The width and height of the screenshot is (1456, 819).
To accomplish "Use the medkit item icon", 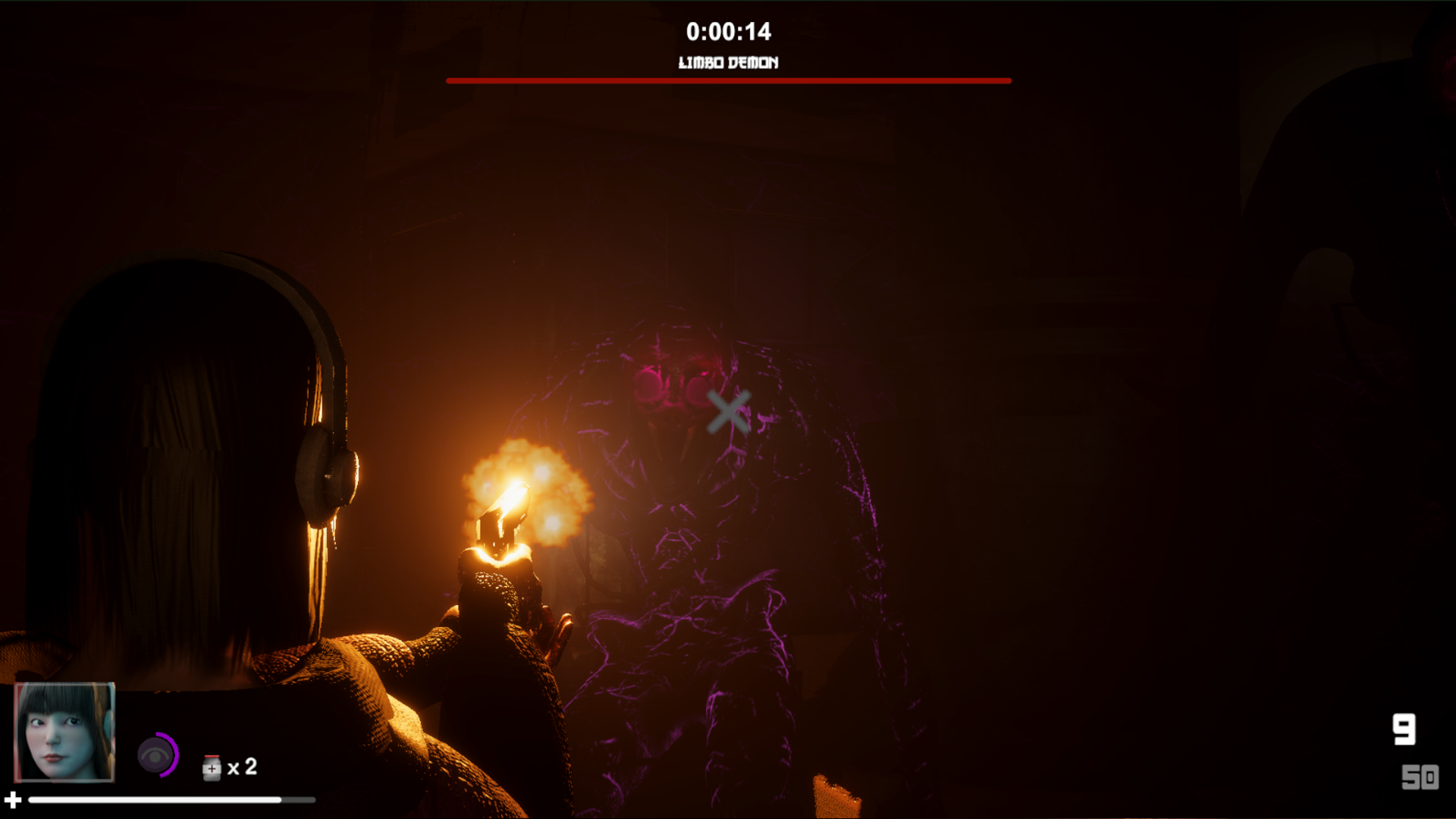I will [212, 767].
